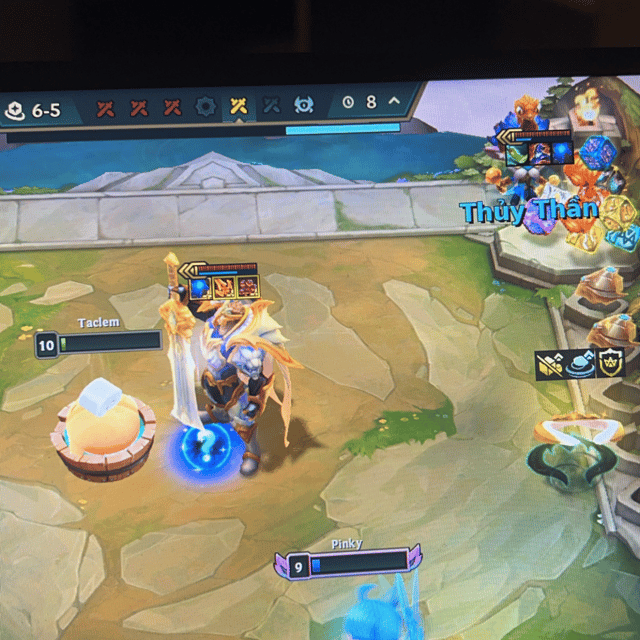The width and height of the screenshot is (640, 640).
Task: Inspect the gold crossed-out swords augment icon
Action: coord(550,364)
